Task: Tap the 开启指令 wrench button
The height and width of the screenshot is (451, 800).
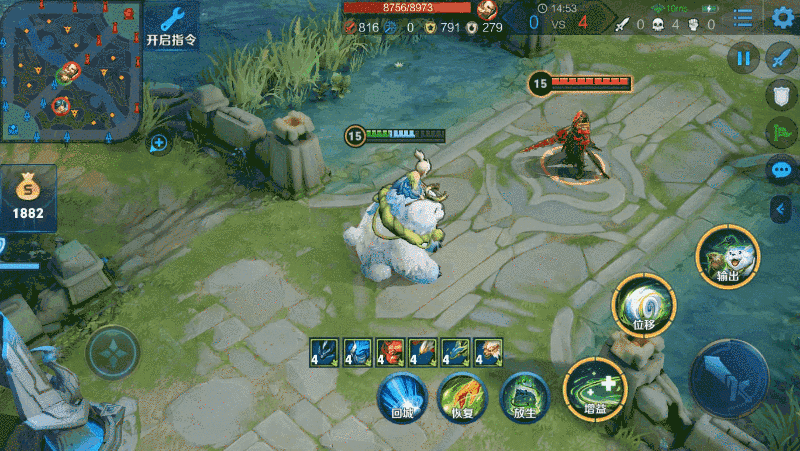Action: pos(172,27)
